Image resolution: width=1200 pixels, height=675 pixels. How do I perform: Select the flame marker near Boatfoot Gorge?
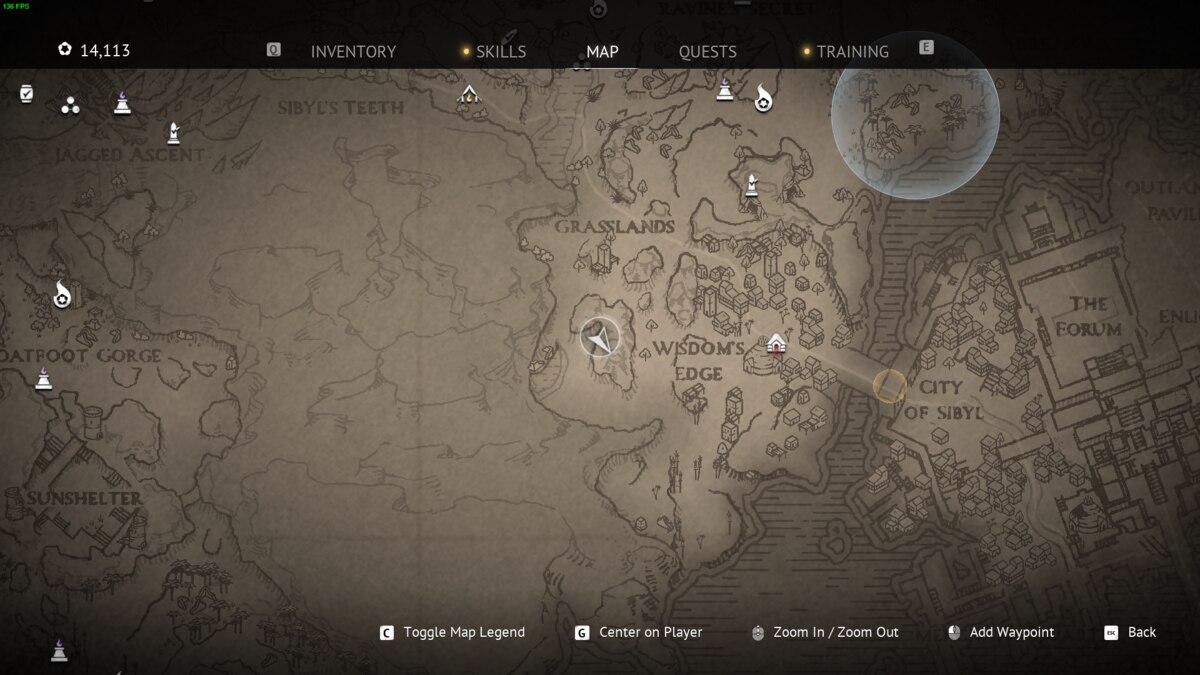(62, 295)
